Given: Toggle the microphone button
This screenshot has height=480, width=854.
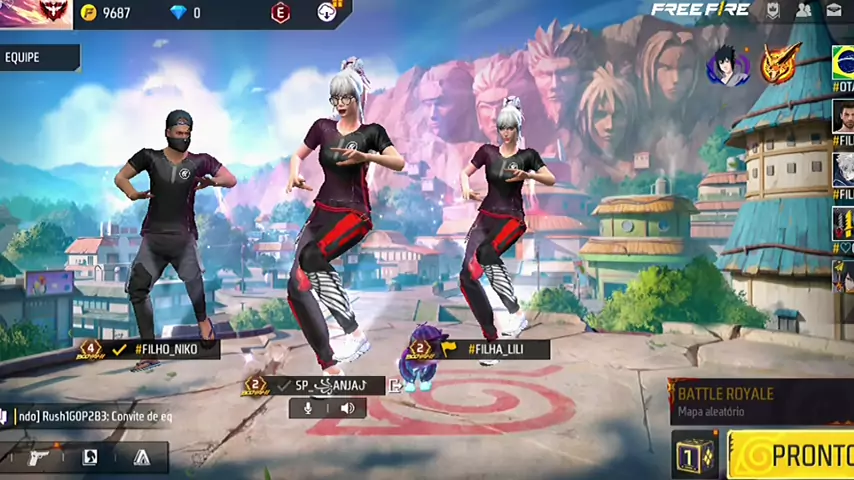Looking at the screenshot, I should pyautogui.click(x=308, y=408).
